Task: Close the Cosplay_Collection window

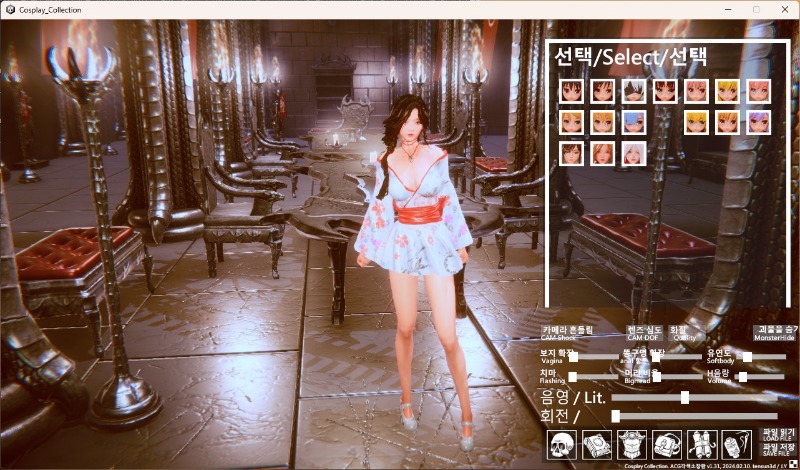Action: tap(783, 9)
